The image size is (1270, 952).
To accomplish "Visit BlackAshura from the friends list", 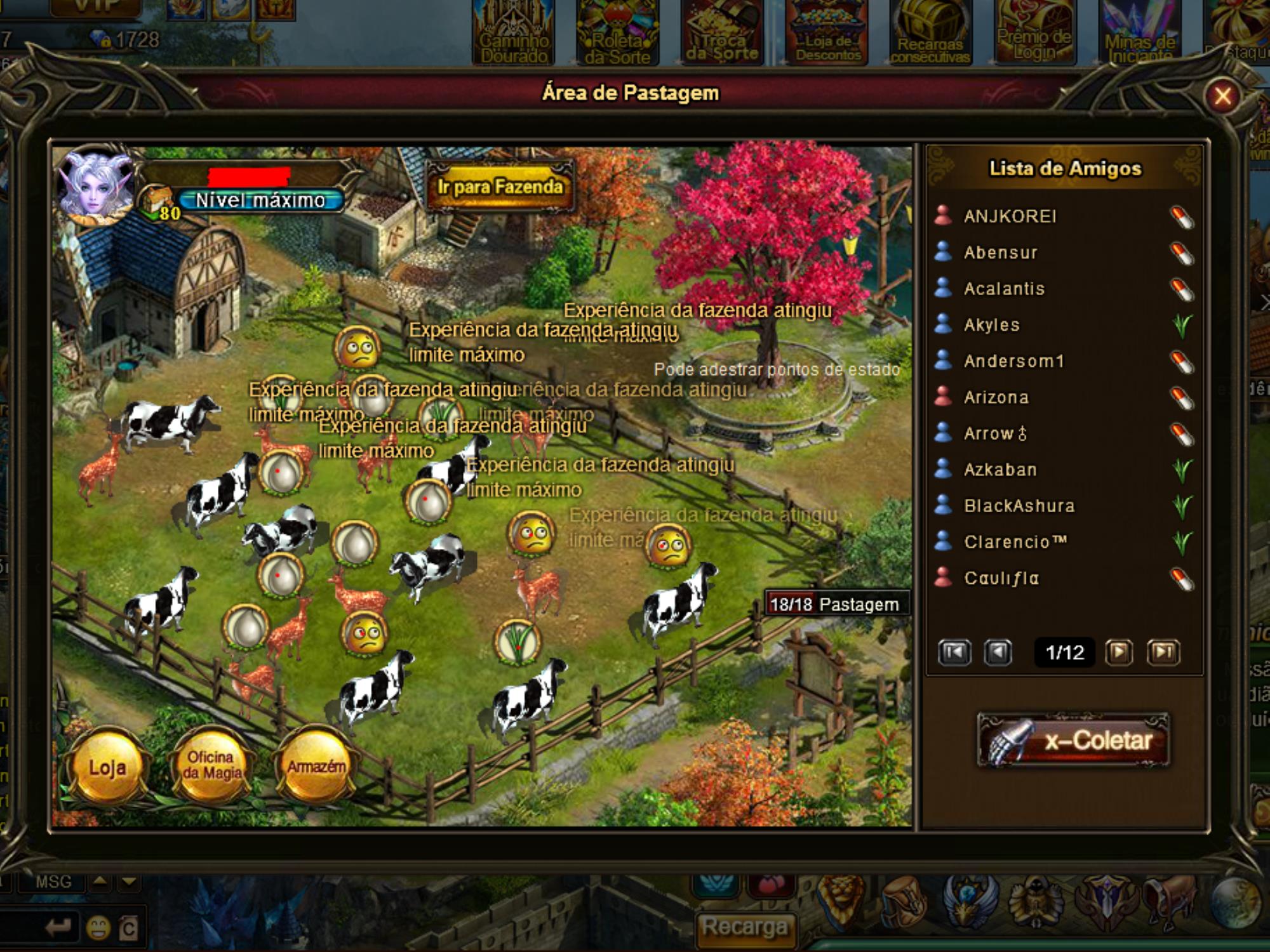I will pos(1019,506).
